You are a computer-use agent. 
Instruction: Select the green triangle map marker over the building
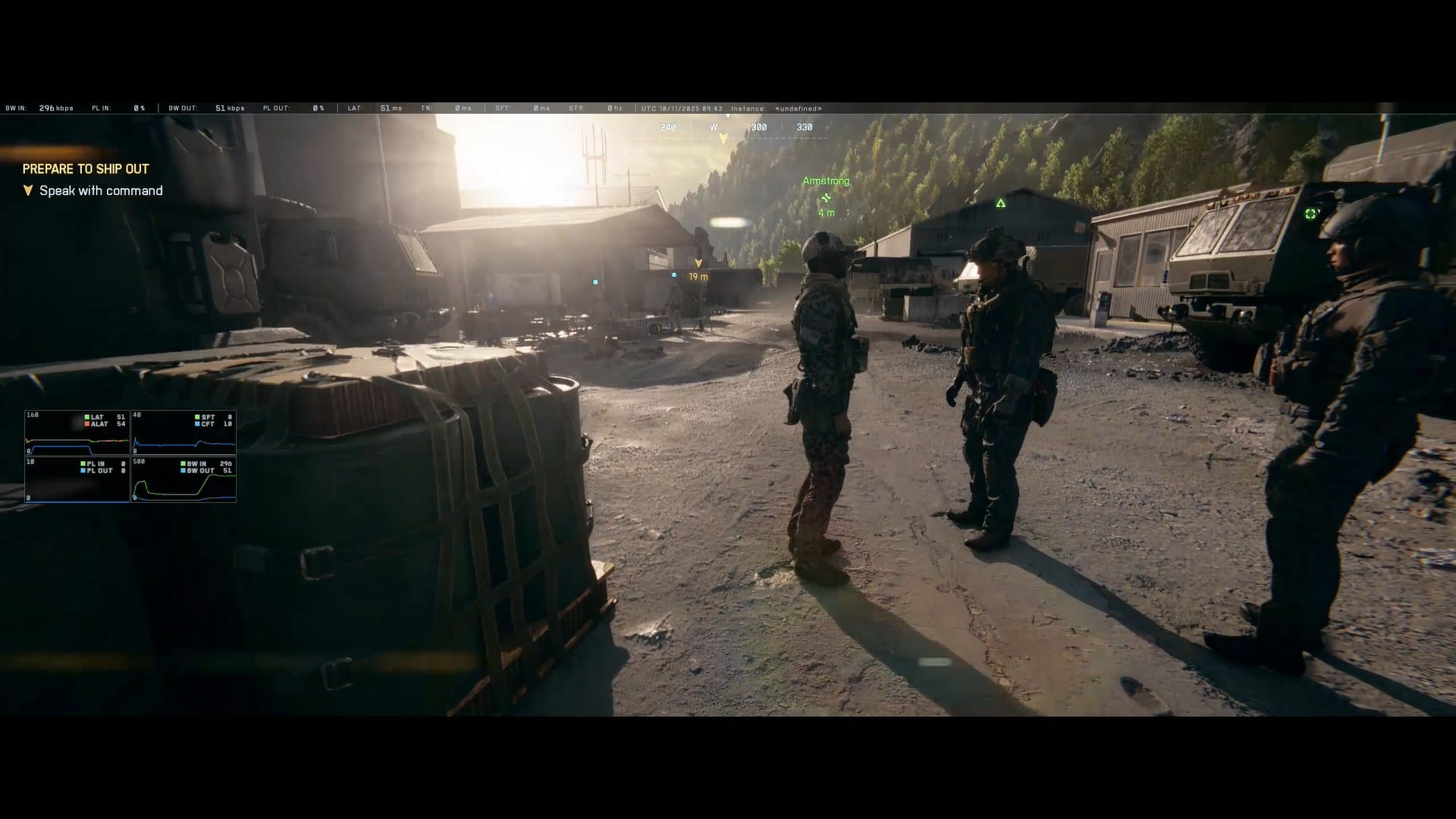pos(1001,202)
